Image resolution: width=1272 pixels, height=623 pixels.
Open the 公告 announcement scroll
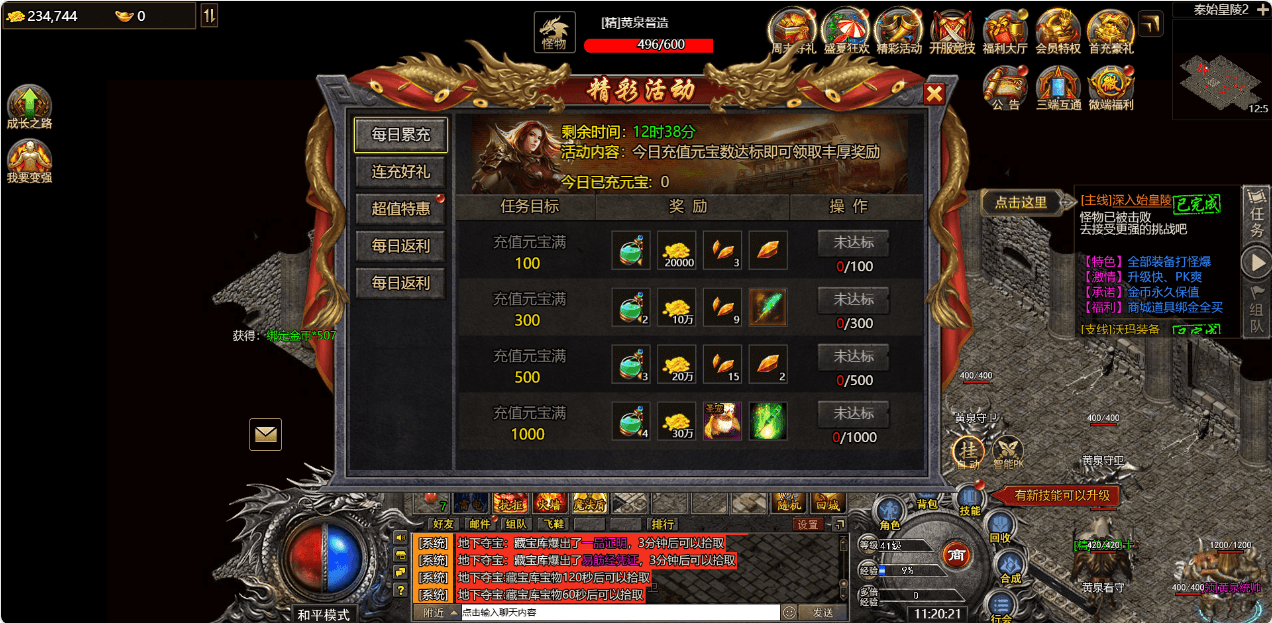coord(1006,84)
